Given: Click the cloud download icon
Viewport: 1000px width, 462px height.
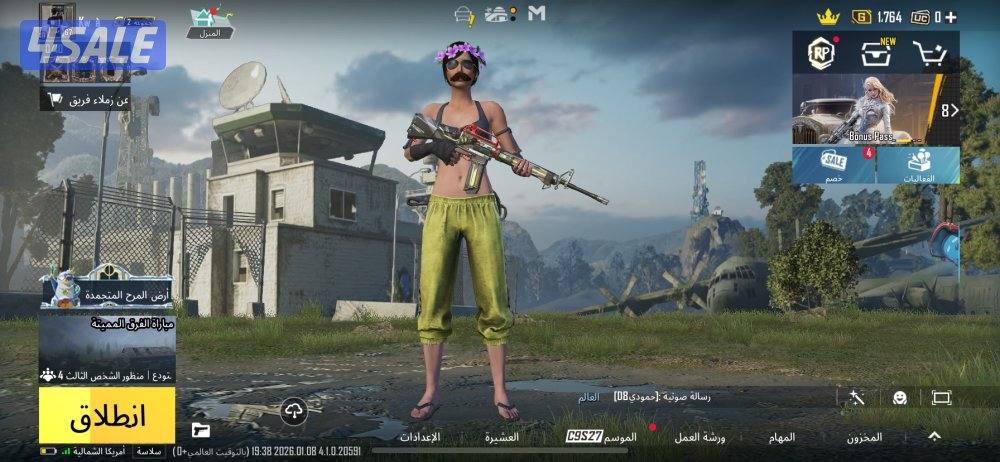Looking at the screenshot, I should click(x=293, y=410).
